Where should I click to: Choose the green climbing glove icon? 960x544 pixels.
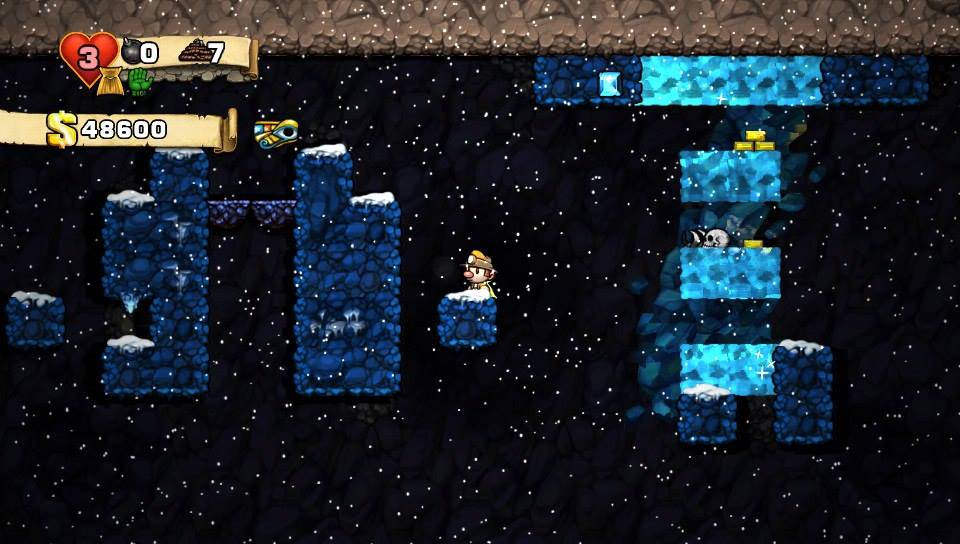[x=139, y=81]
